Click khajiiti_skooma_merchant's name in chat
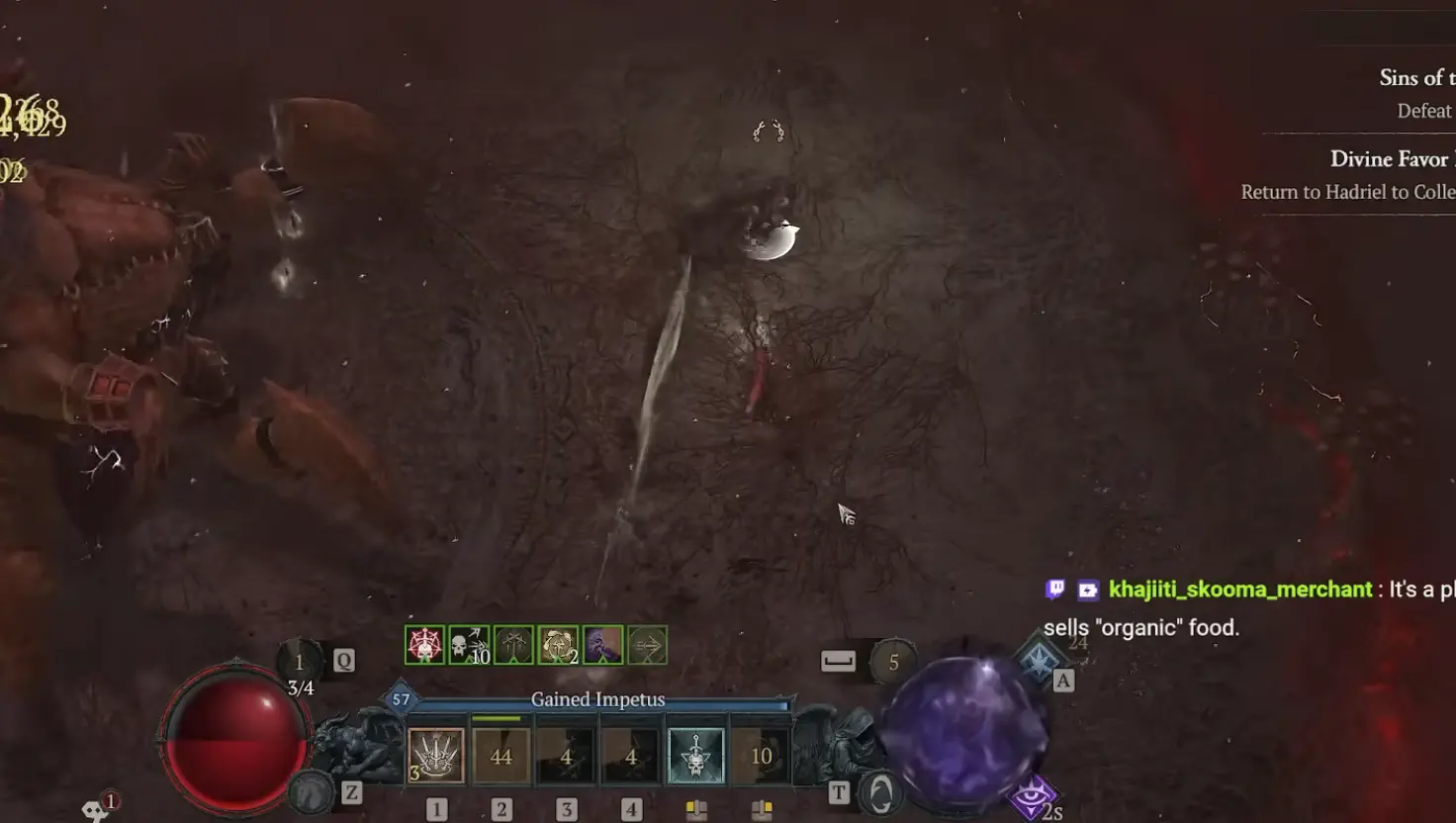The image size is (1456, 823). point(1241,589)
